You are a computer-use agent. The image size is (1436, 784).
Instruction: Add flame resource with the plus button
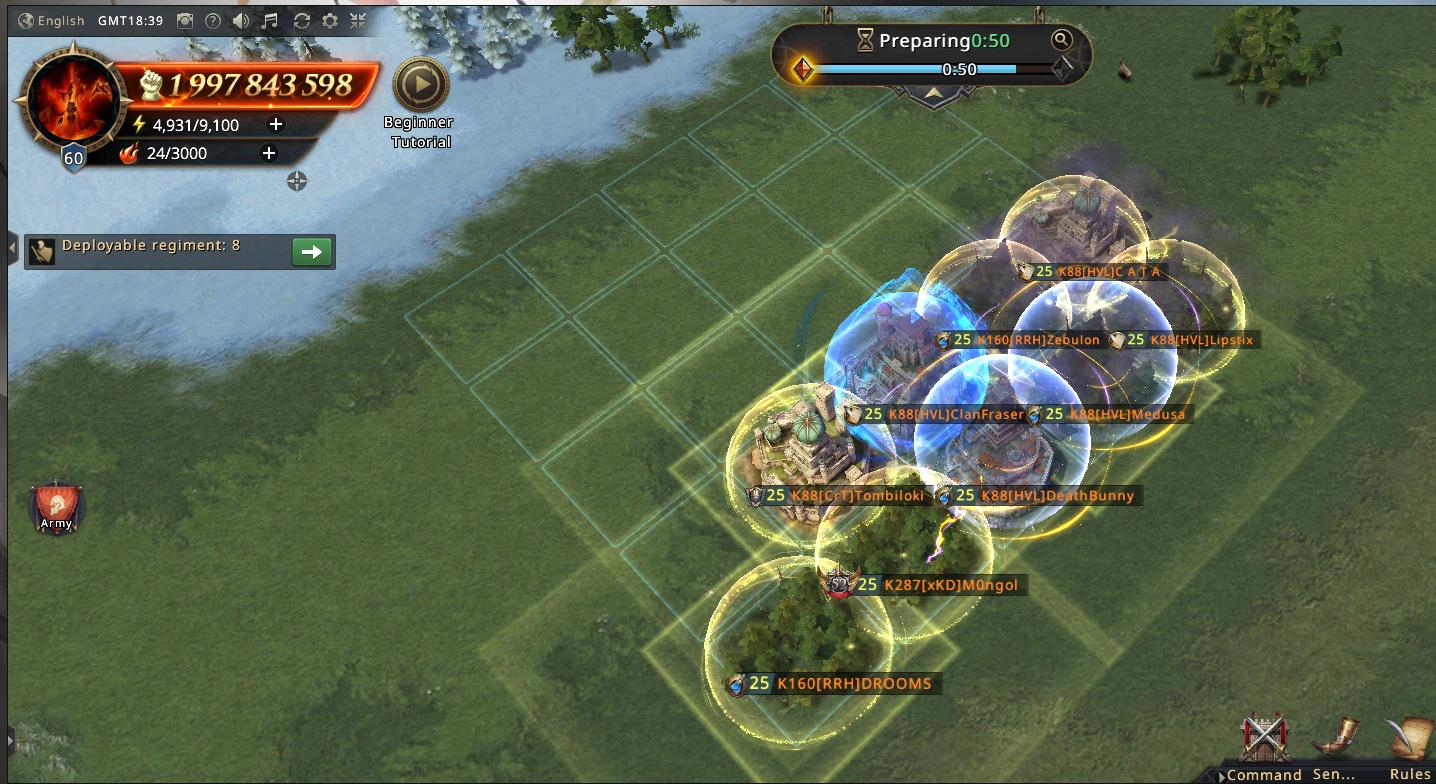coord(268,153)
